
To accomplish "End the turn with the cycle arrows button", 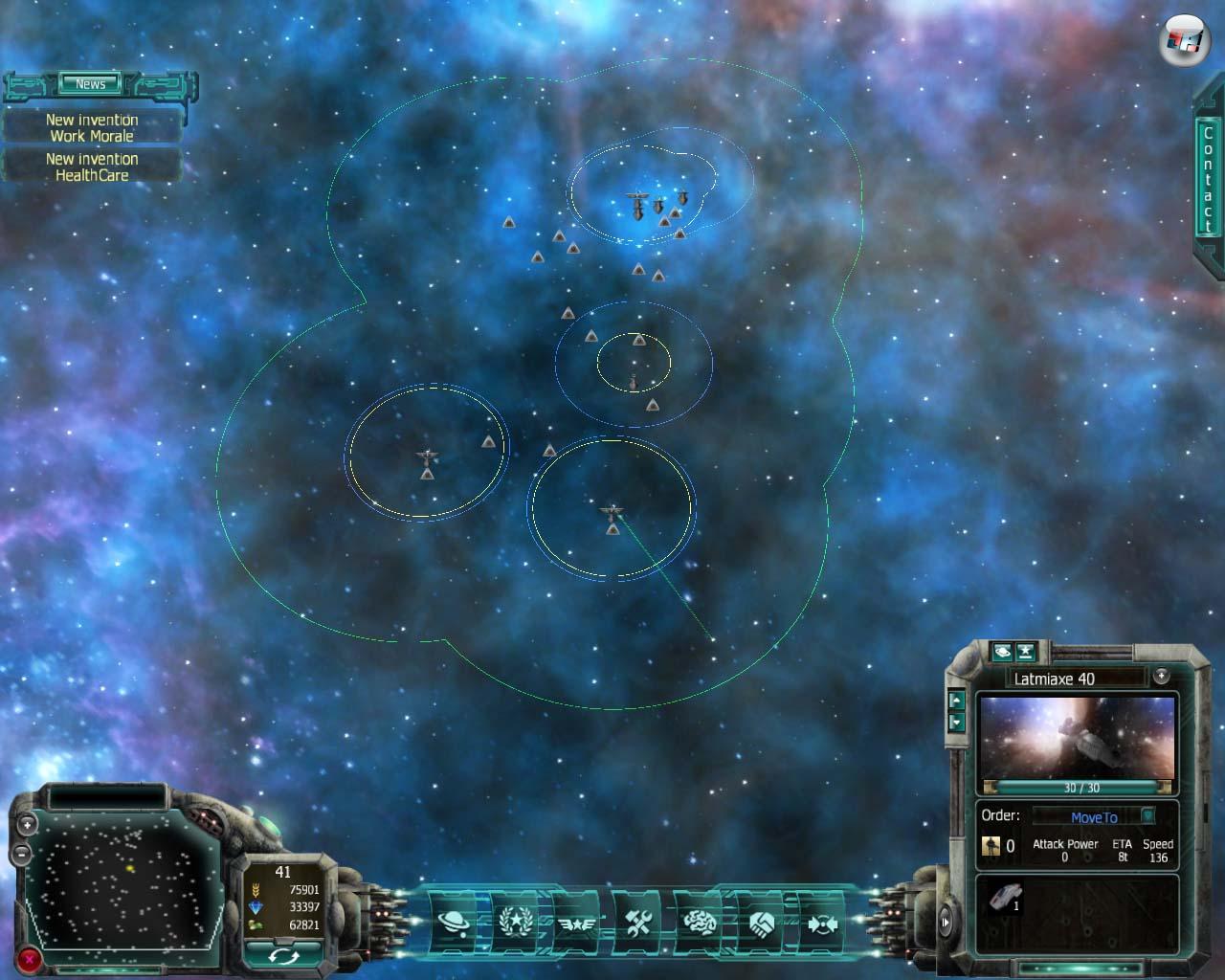I will tap(282, 954).
